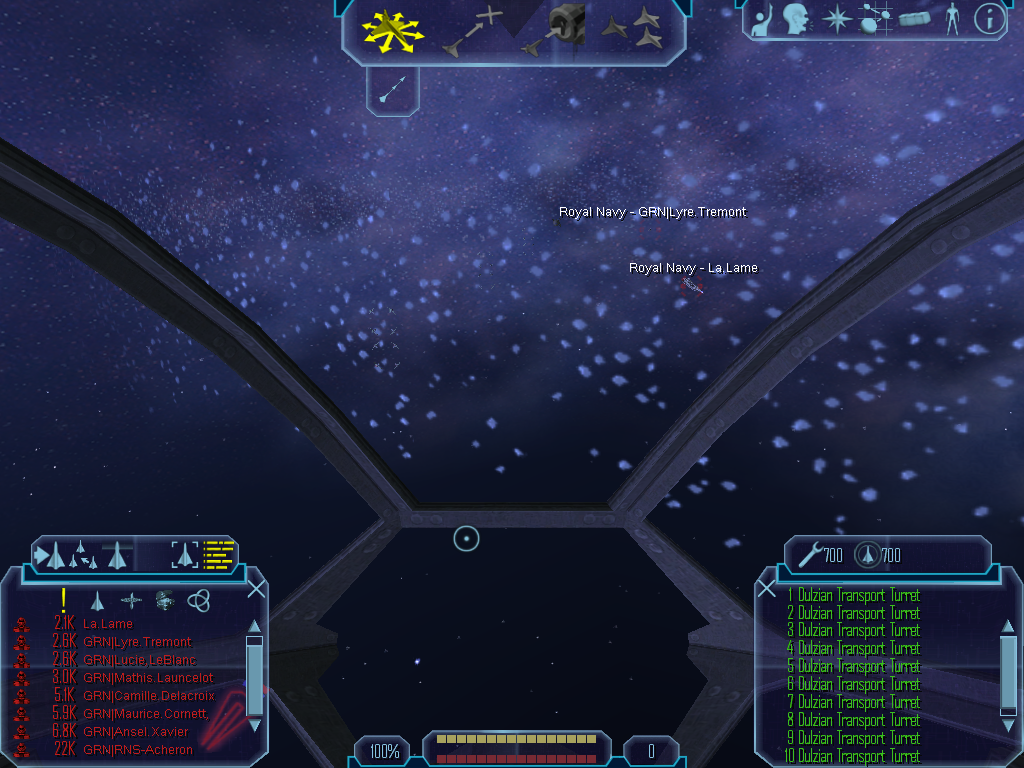This screenshot has height=768, width=1024.
Task: Close the contact list panel
Action: click(x=256, y=589)
